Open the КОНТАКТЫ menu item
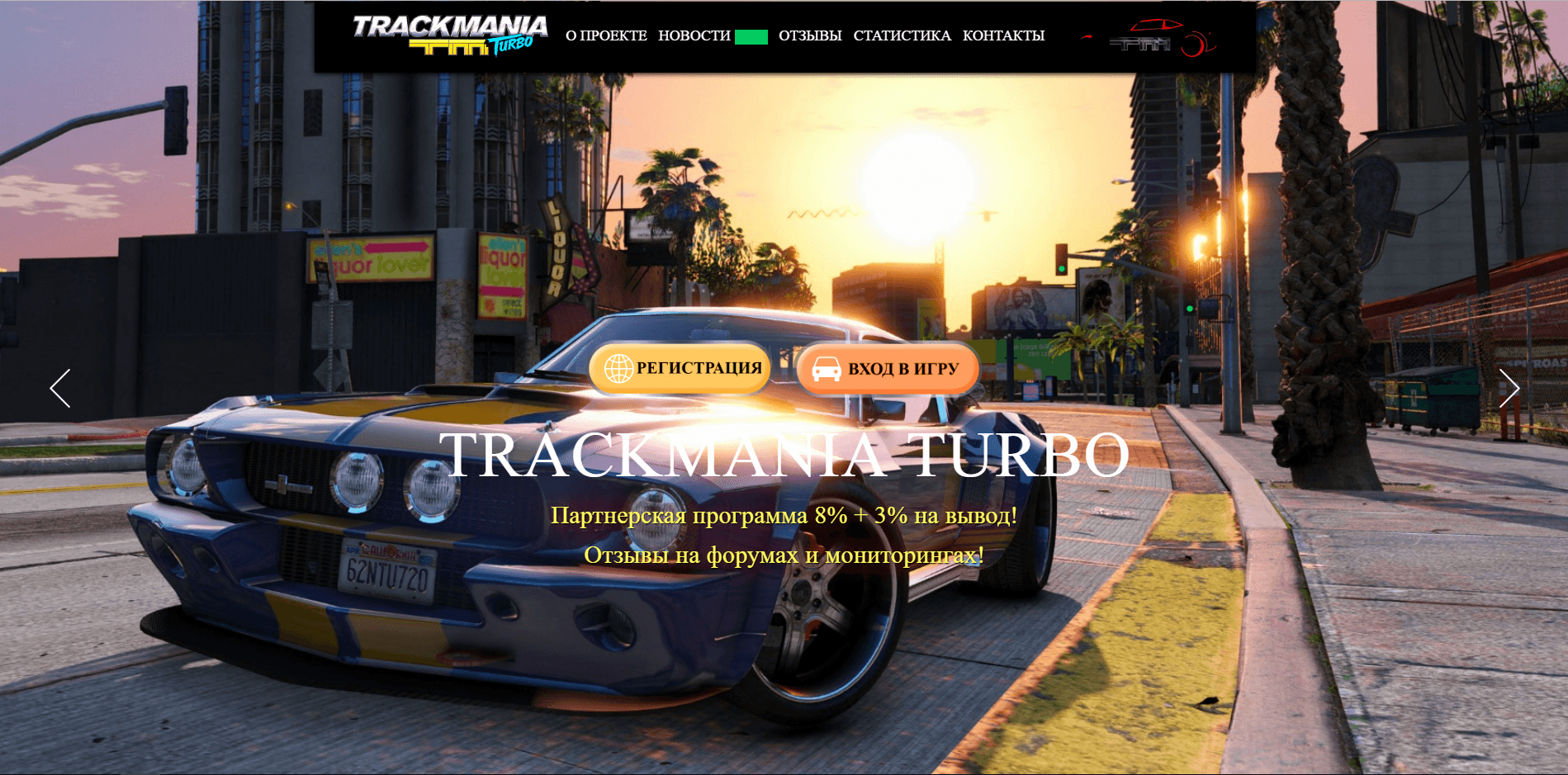Image resolution: width=1568 pixels, height=775 pixels. [x=1002, y=35]
